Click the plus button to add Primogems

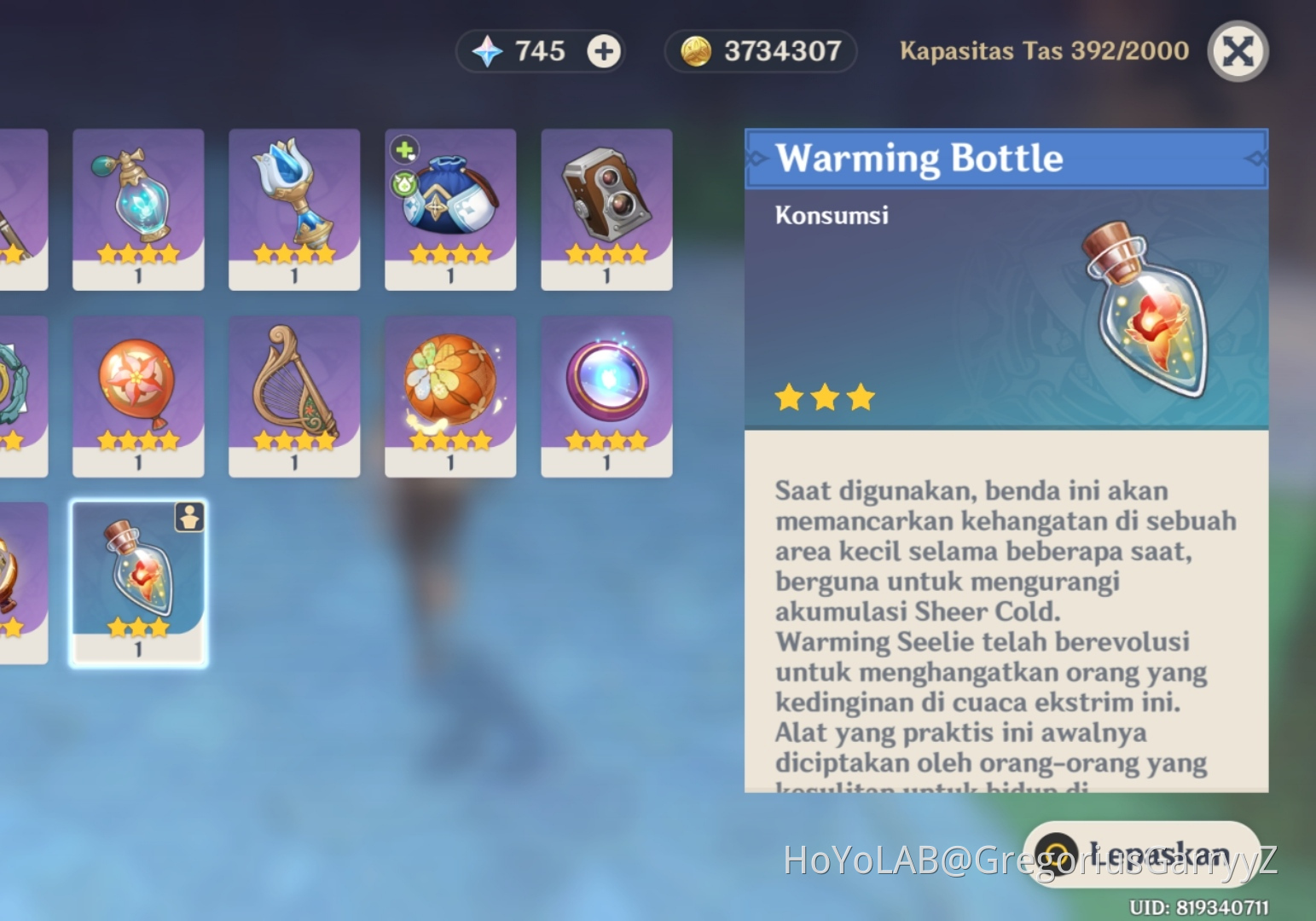coord(603,50)
